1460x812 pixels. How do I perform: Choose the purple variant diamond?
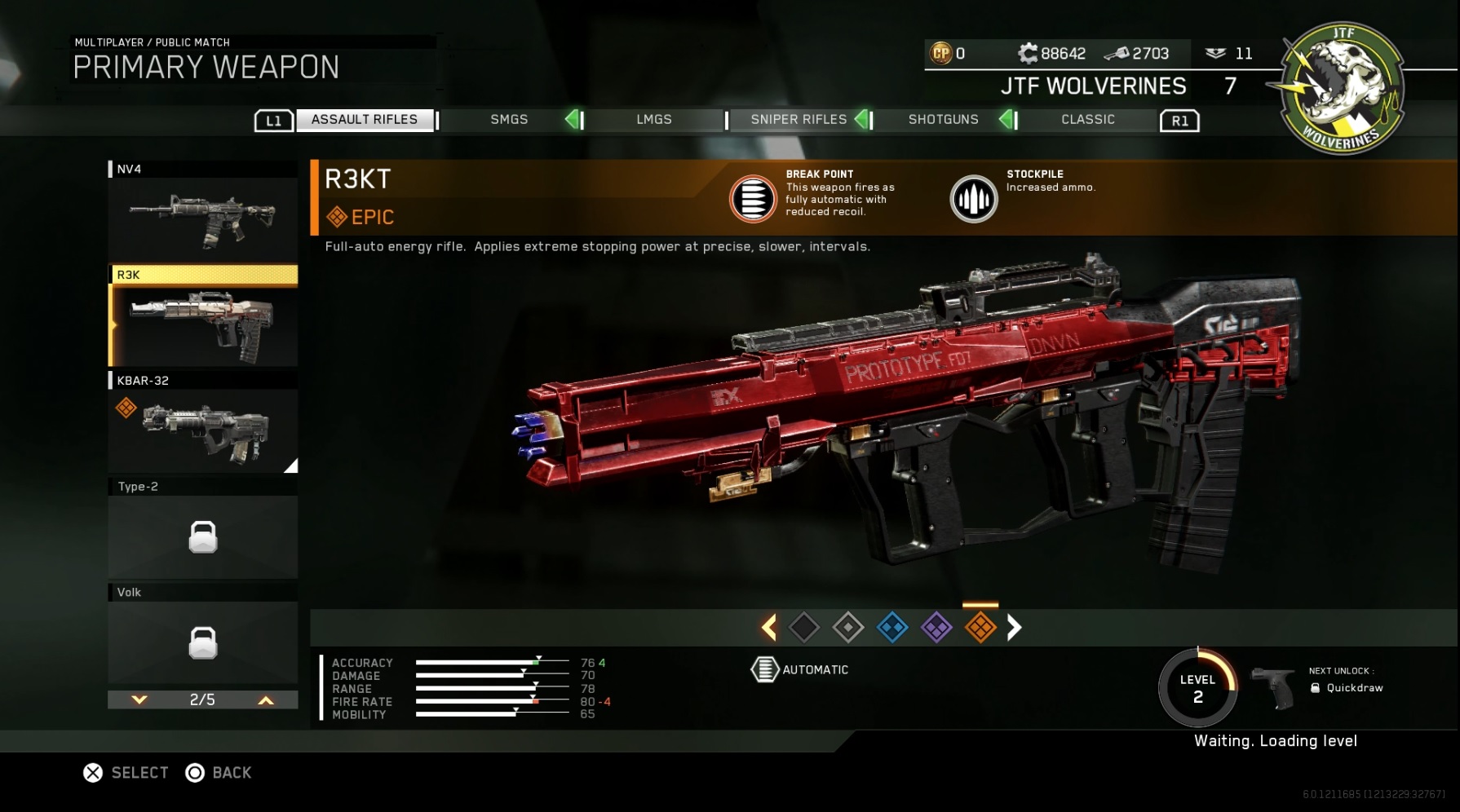936,627
